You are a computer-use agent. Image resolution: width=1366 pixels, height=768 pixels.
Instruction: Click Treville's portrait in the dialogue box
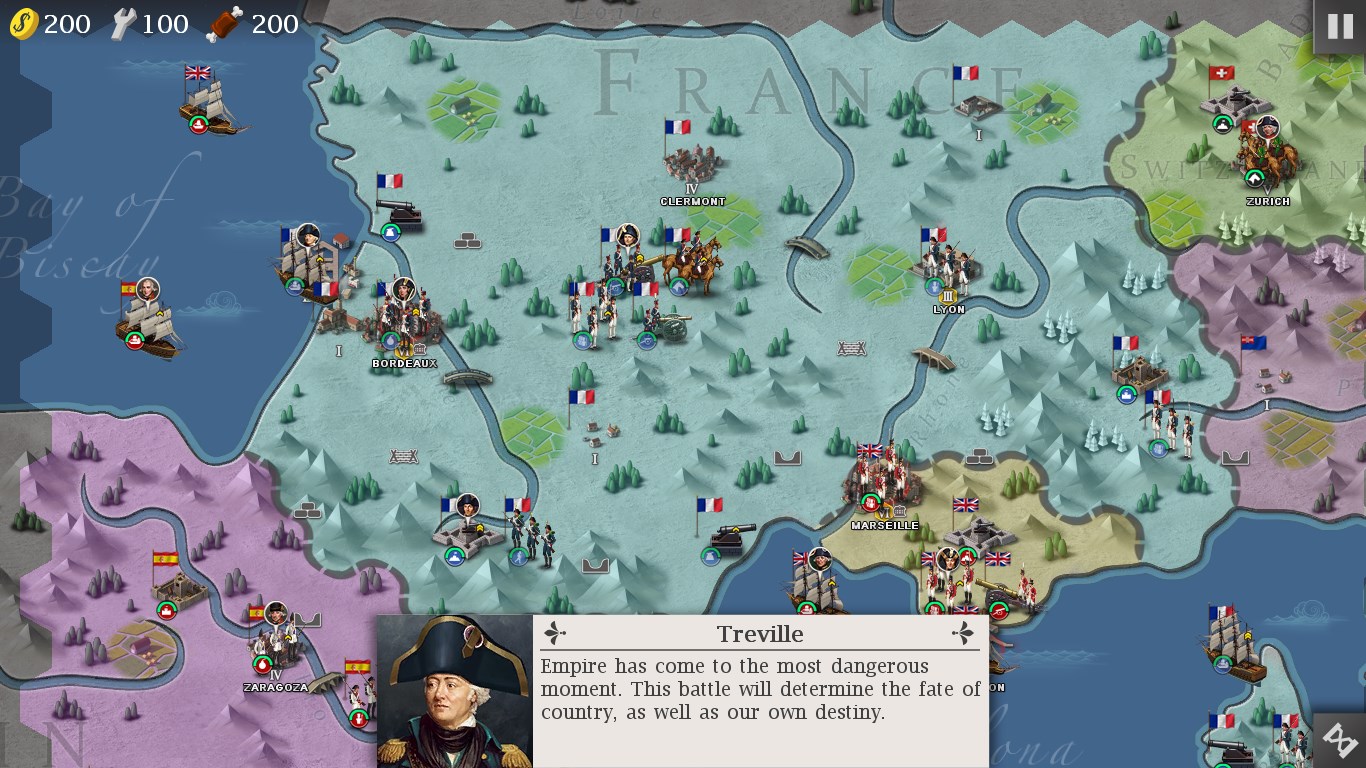455,692
